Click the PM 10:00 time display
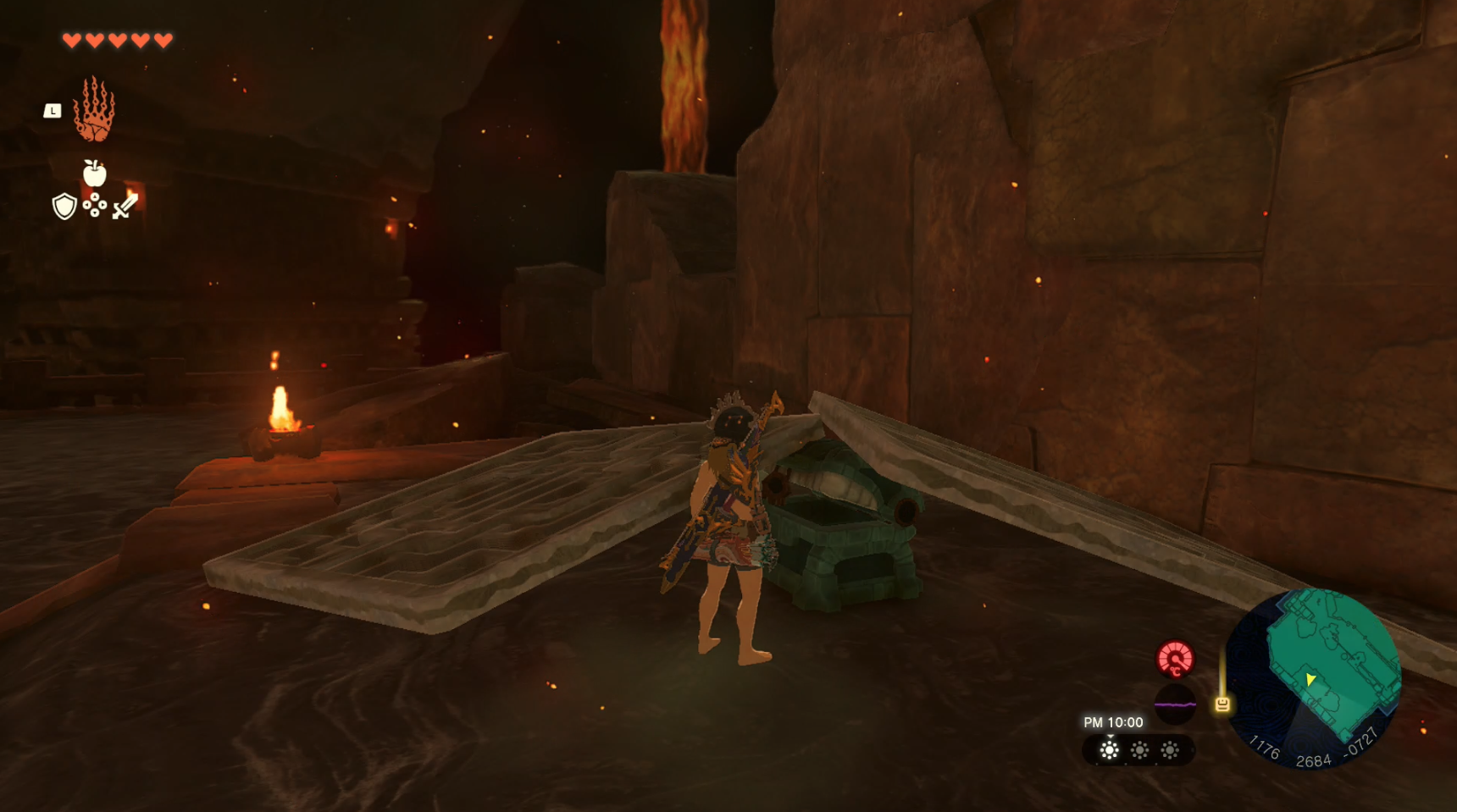 tap(1112, 722)
